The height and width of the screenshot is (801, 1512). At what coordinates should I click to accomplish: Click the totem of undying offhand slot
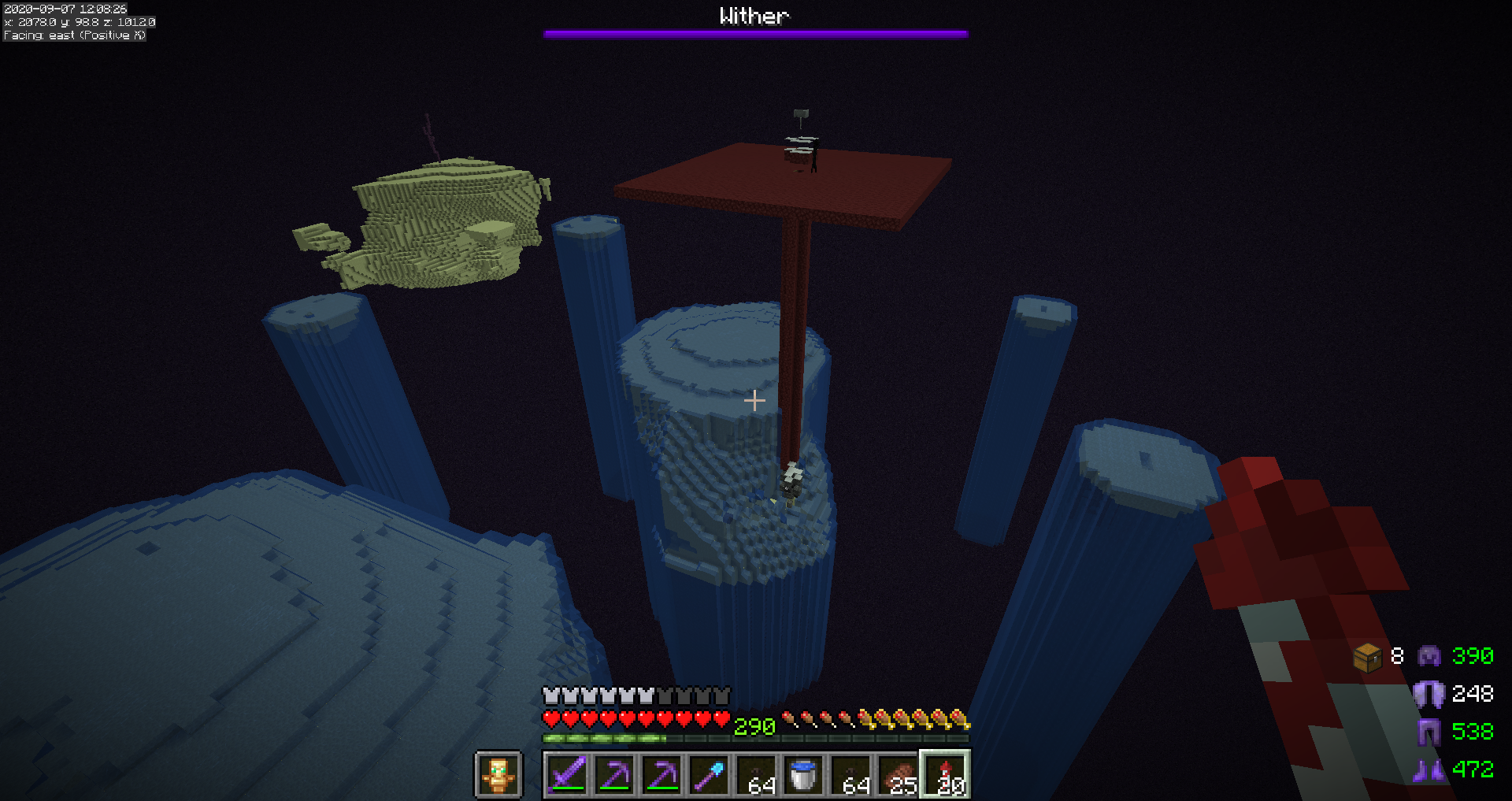(498, 775)
